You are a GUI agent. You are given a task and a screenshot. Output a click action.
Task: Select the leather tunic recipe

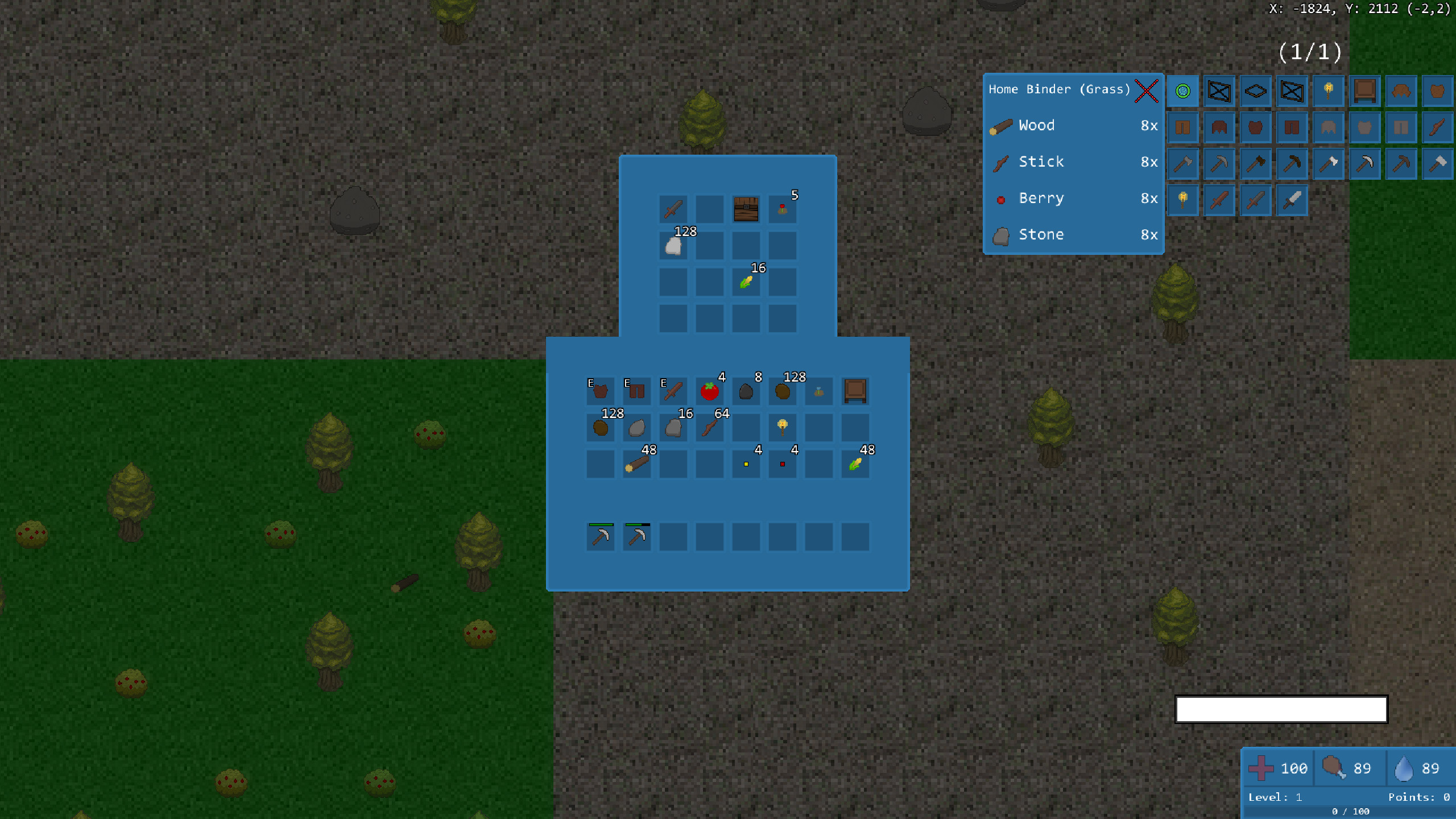coord(1438,91)
